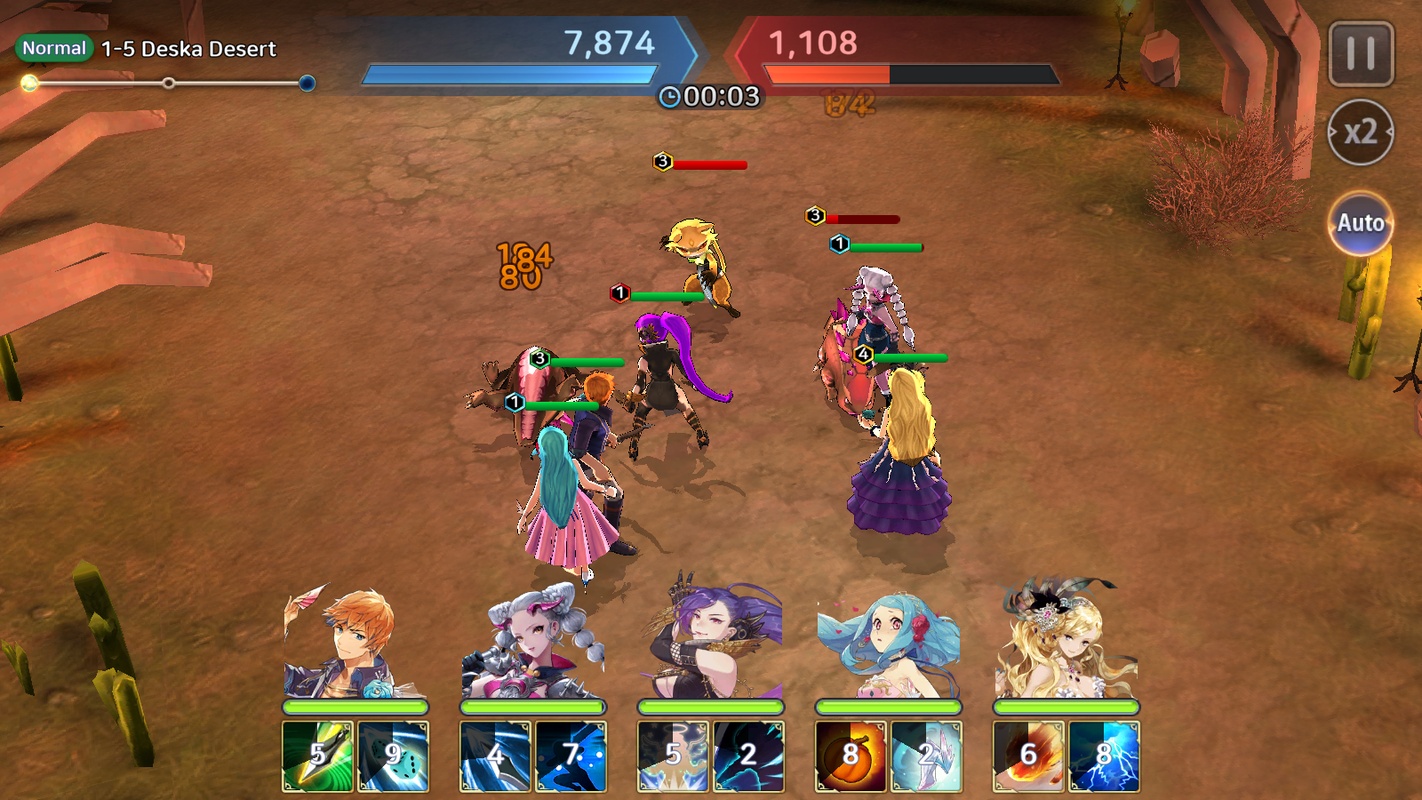
Task: Use the blue lightning skill
Action: tap(1104, 755)
